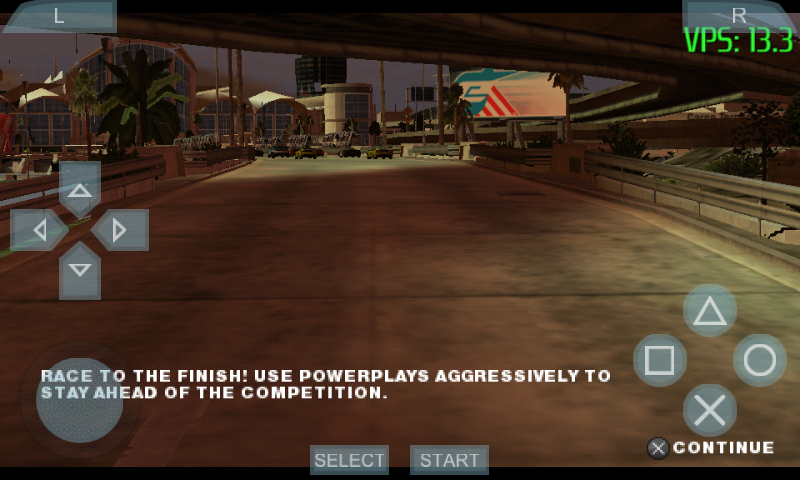The width and height of the screenshot is (800, 480).
Task: Tap the cross face button
Action: (x=710, y=410)
